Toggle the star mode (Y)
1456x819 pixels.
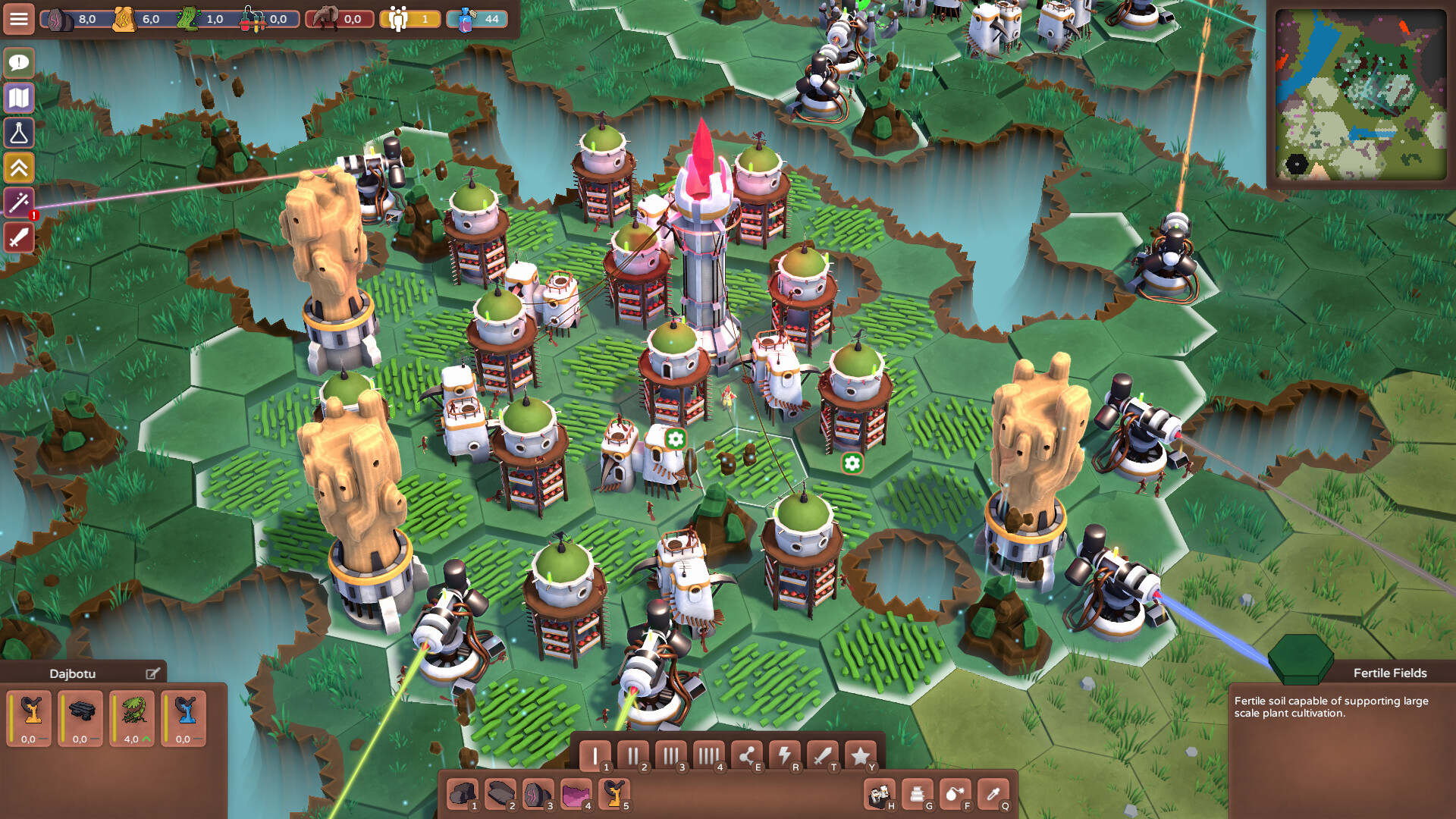click(x=859, y=755)
